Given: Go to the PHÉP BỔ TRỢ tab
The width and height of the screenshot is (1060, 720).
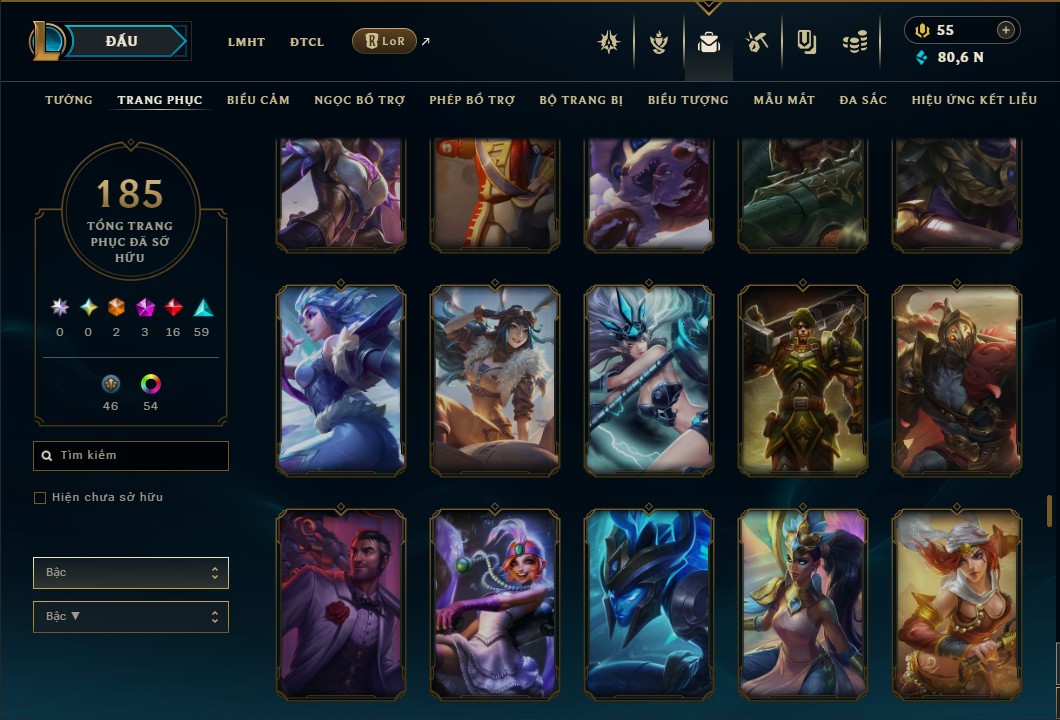Looking at the screenshot, I should 472,100.
